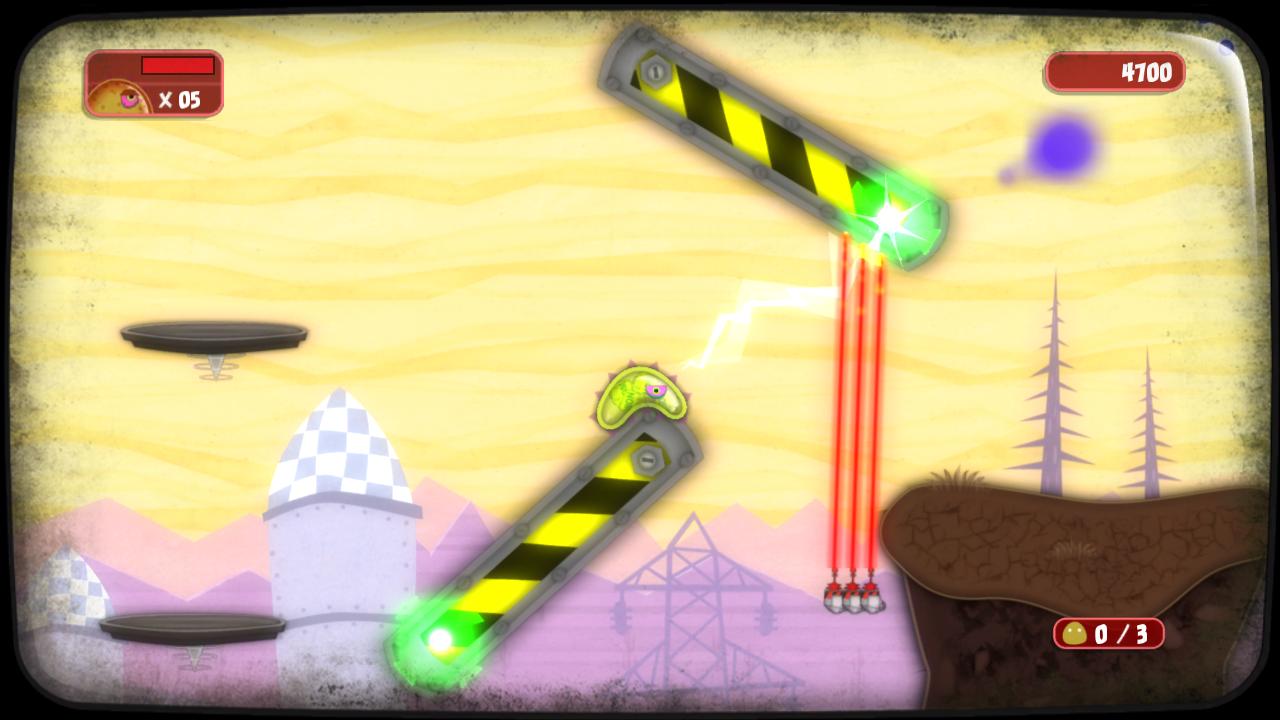Toggle the lower hovering platform

click(190, 628)
